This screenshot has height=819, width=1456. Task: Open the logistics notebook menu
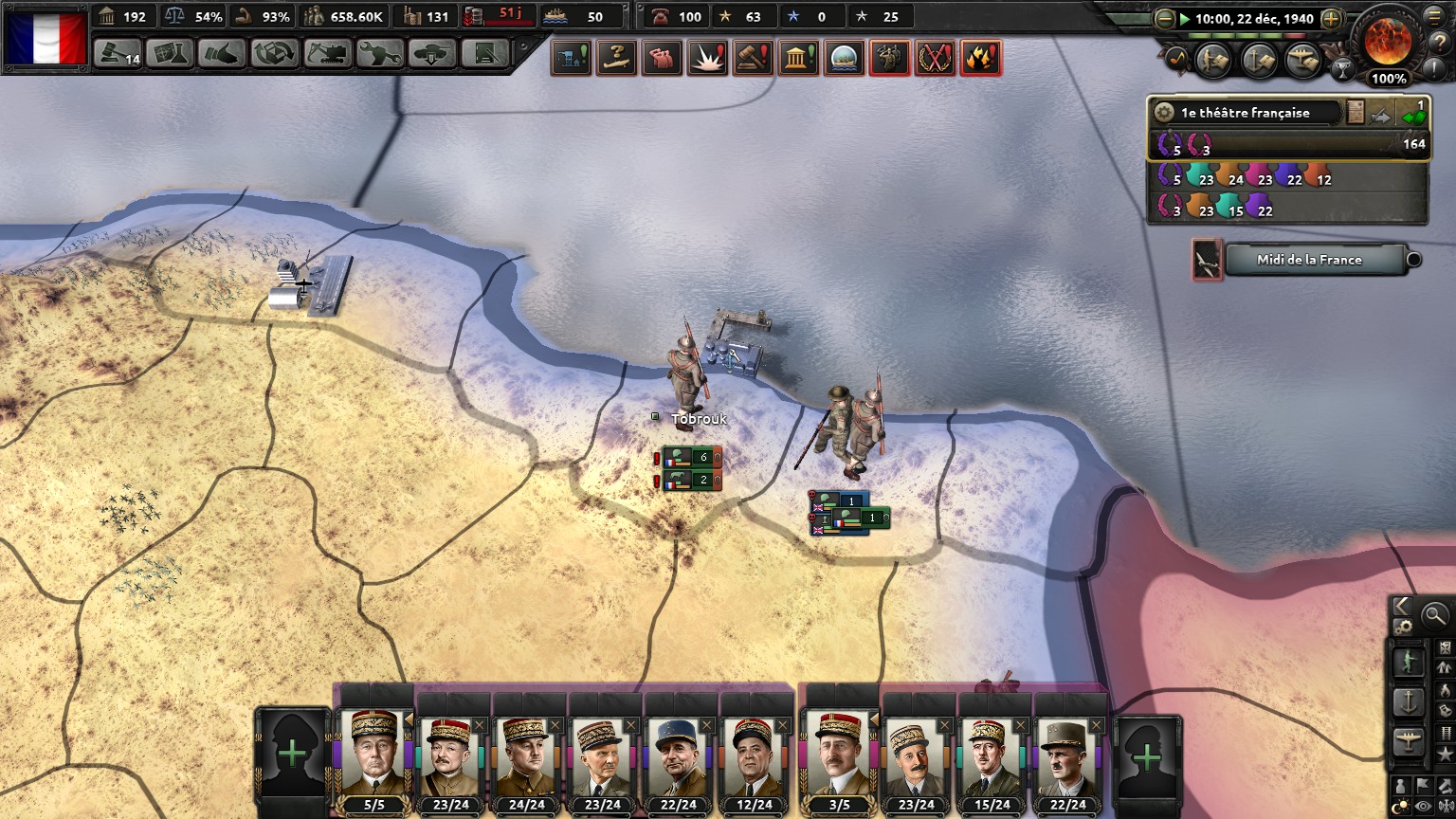pyautogui.click(x=484, y=54)
